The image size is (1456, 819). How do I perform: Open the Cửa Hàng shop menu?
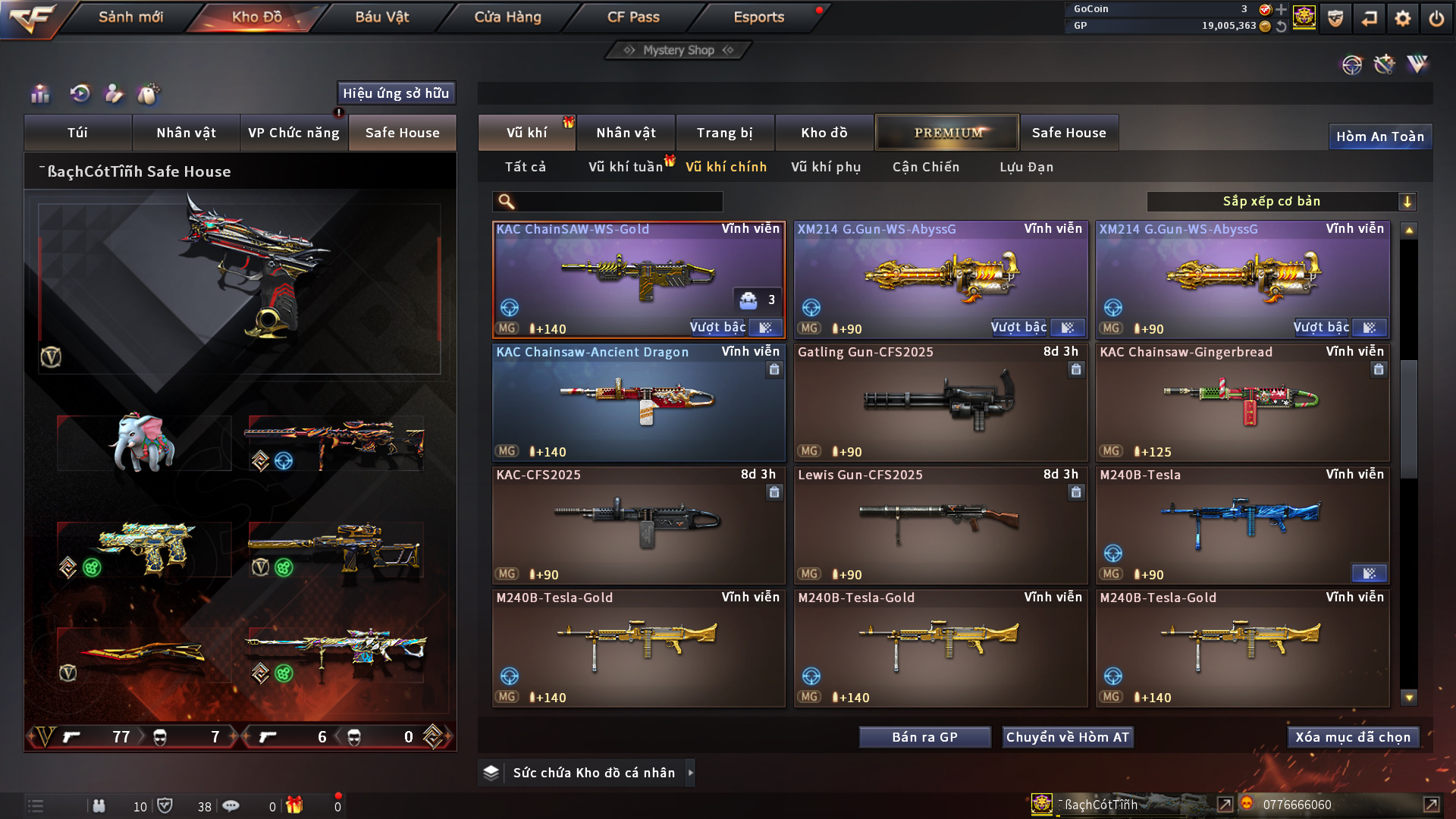[x=507, y=17]
